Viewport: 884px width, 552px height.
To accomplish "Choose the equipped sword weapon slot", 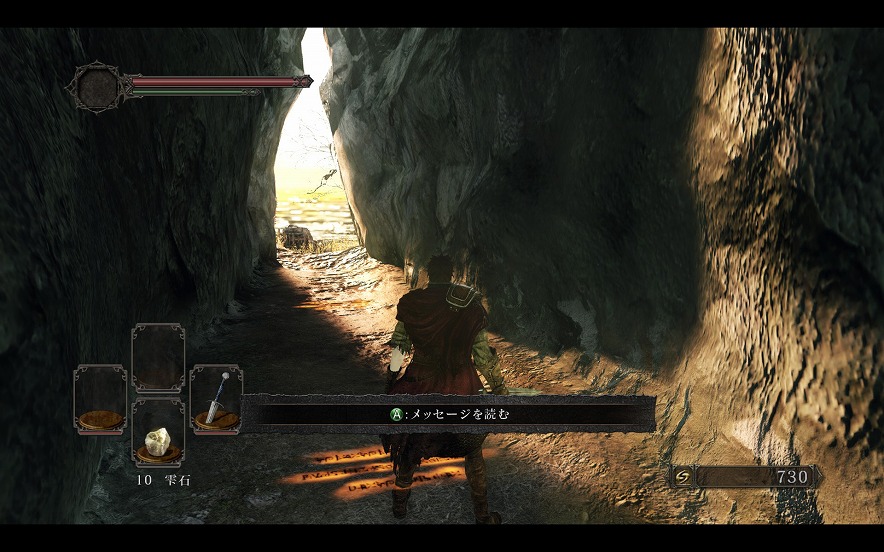I will 216,398.
